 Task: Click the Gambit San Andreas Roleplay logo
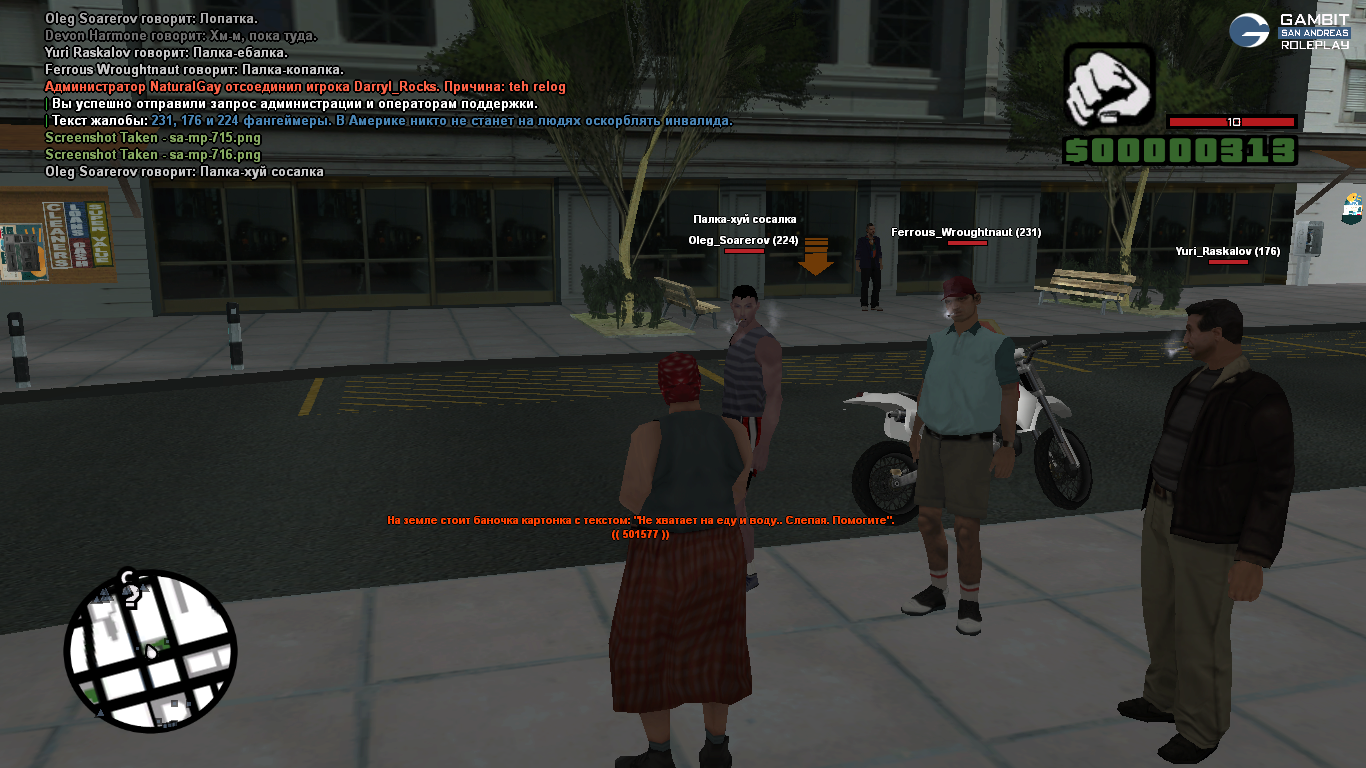pyautogui.click(x=1290, y=32)
